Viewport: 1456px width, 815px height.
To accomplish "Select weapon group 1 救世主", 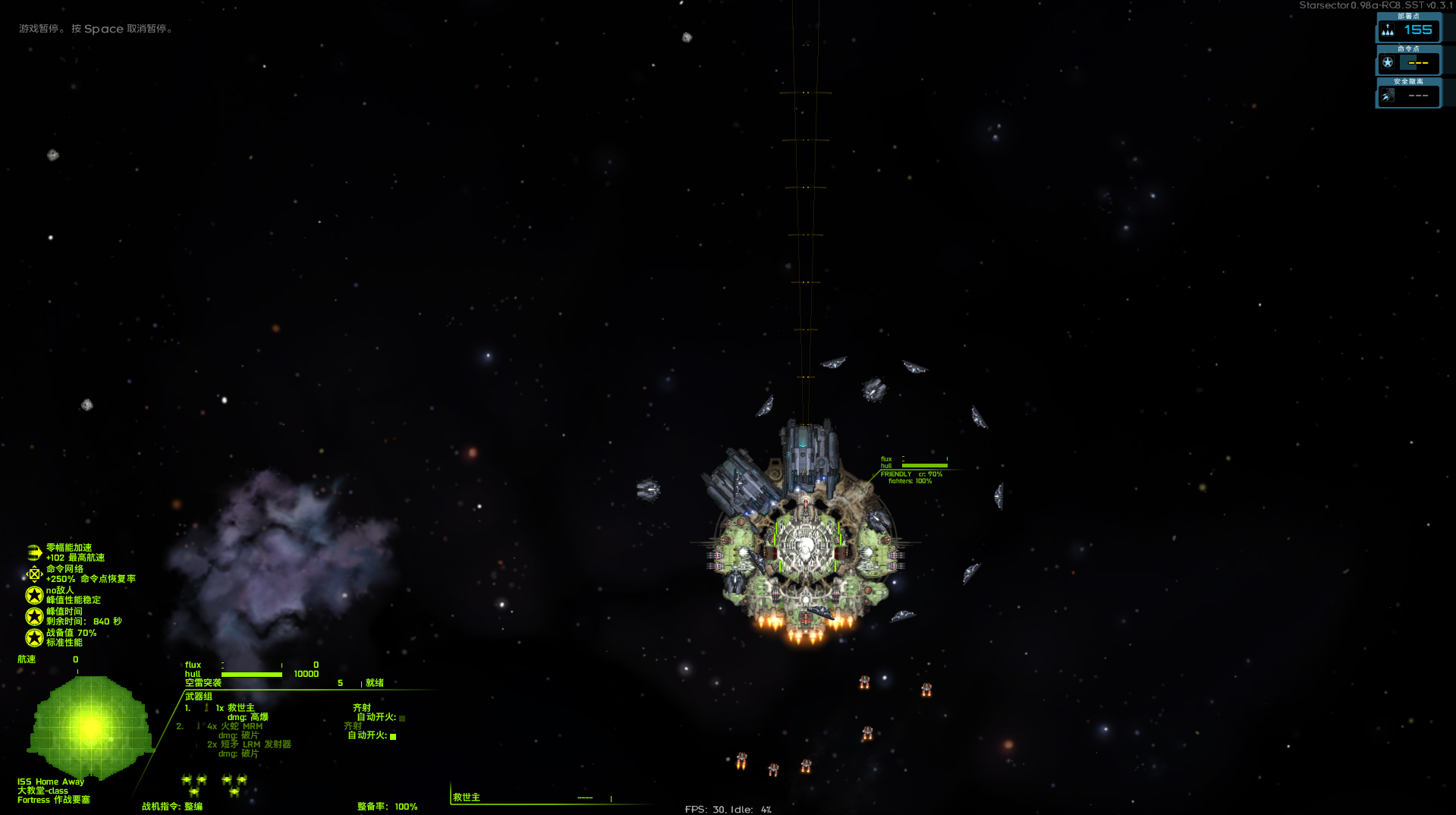I will tap(235, 708).
